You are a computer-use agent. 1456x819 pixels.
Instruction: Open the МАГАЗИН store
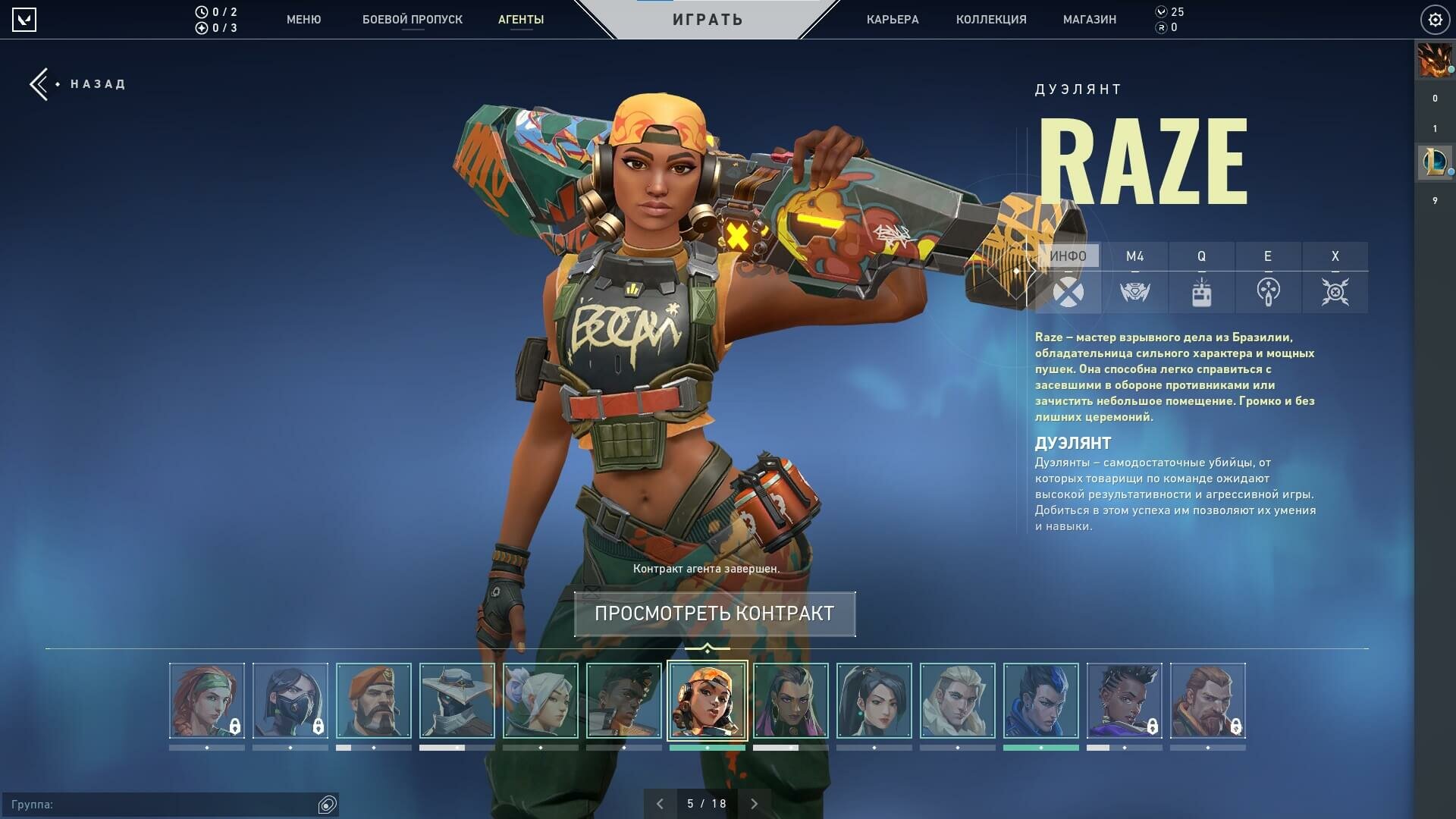tap(1089, 20)
